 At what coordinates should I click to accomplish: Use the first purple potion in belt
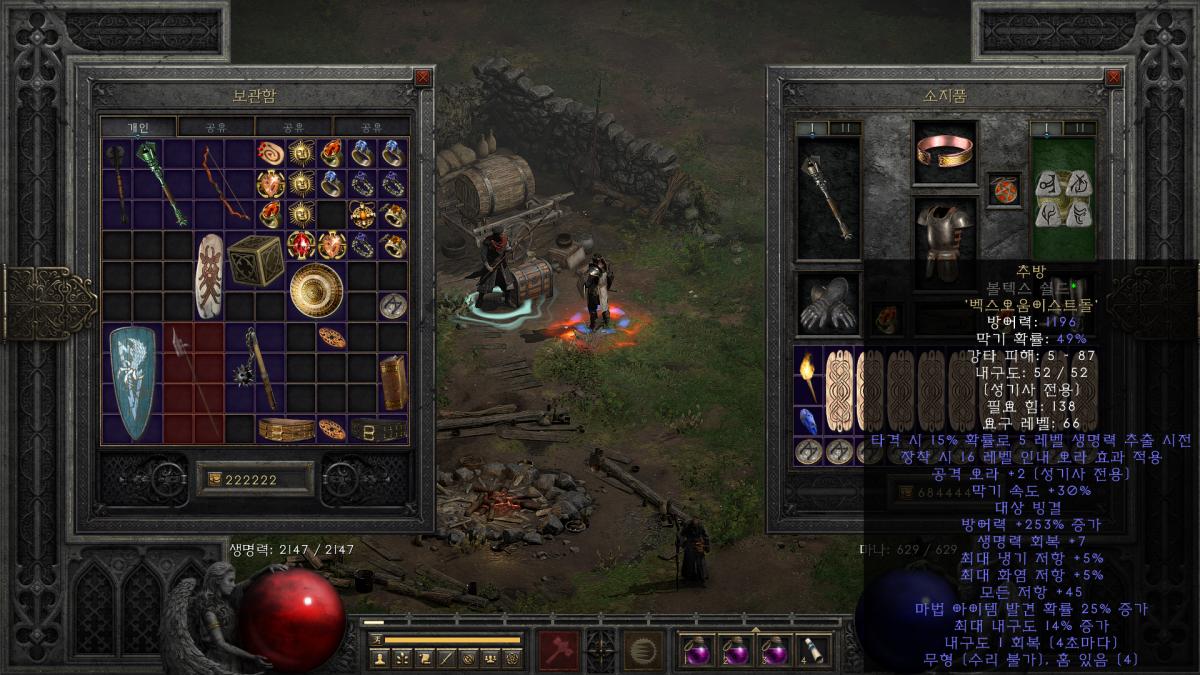(x=696, y=651)
